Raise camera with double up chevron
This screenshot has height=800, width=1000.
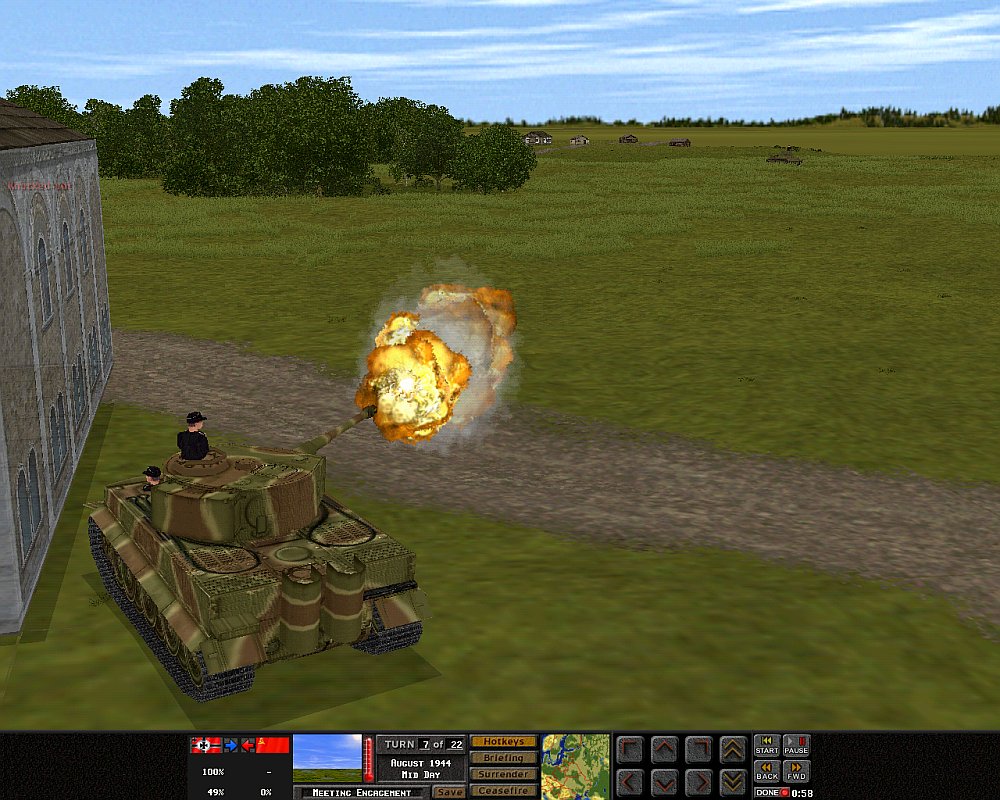(x=733, y=749)
